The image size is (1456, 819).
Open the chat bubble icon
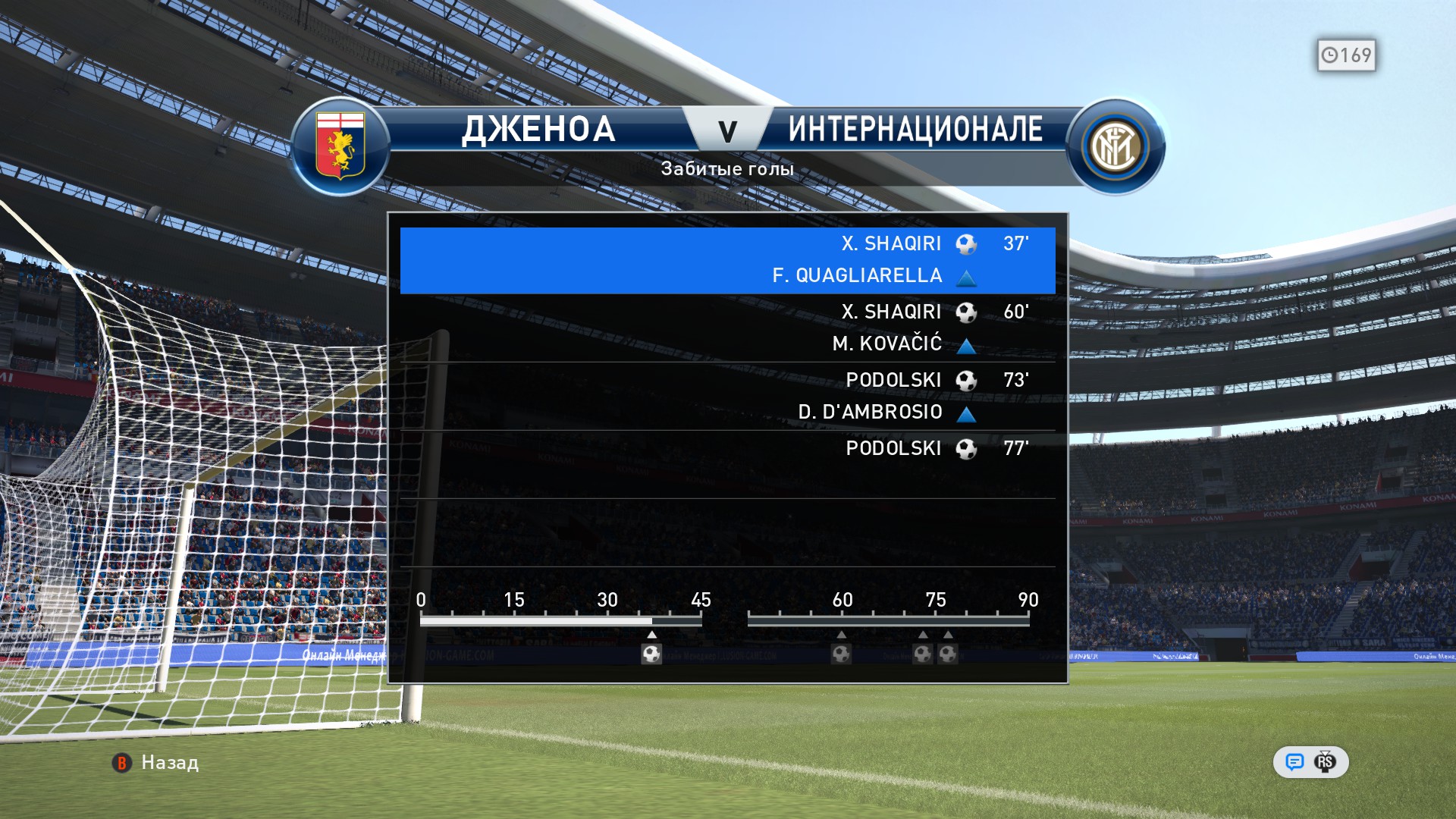coord(1294,762)
